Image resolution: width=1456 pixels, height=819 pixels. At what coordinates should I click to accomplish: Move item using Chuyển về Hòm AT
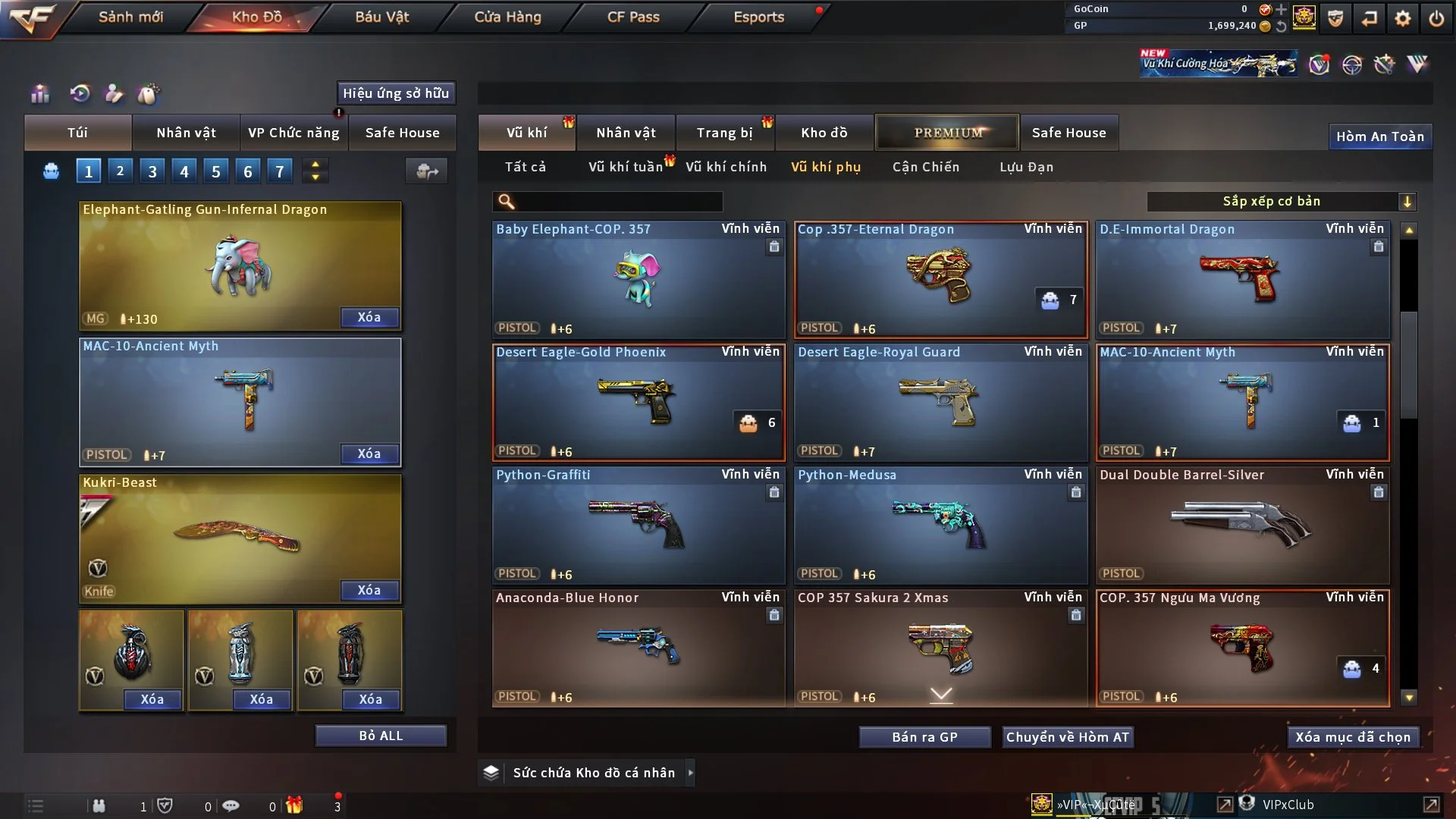(x=1068, y=737)
